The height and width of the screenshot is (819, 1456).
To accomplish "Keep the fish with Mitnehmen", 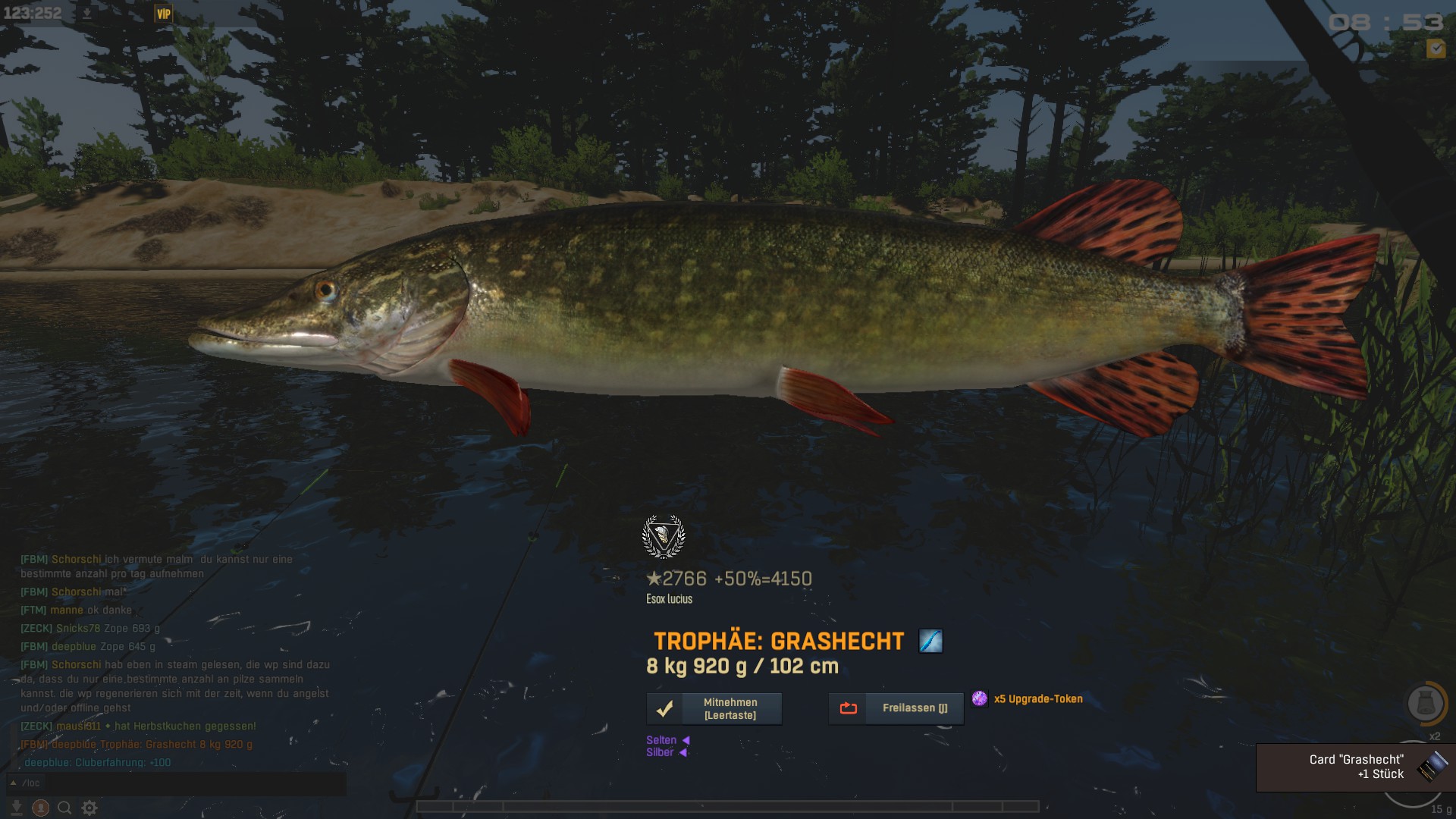I will click(714, 709).
